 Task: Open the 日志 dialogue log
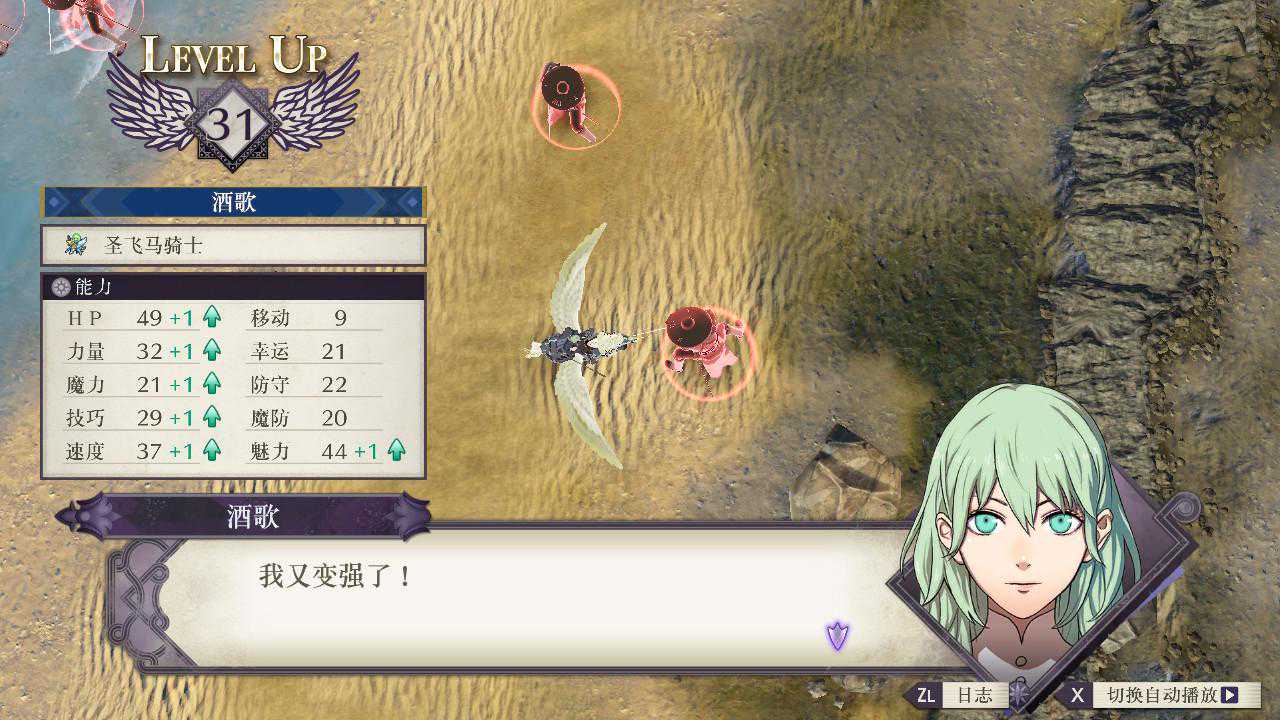tap(962, 695)
